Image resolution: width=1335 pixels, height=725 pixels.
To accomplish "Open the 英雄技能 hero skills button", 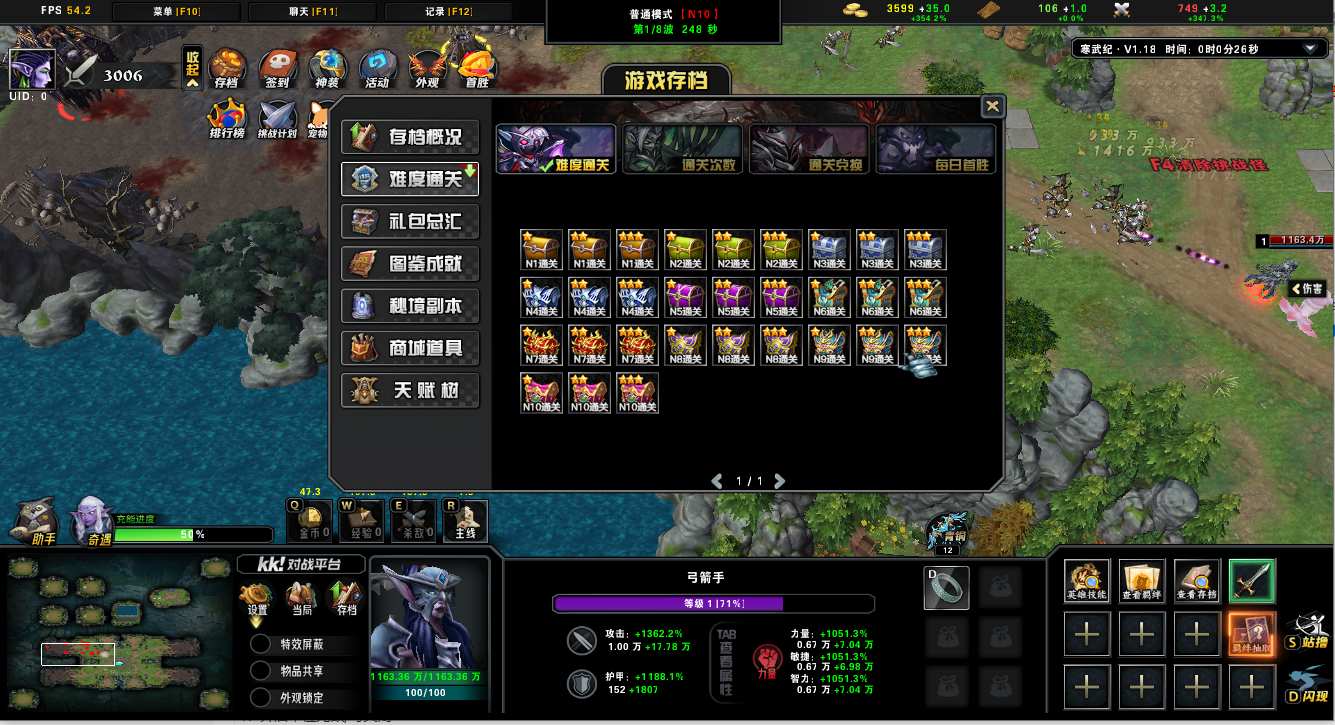I will click(x=1087, y=581).
